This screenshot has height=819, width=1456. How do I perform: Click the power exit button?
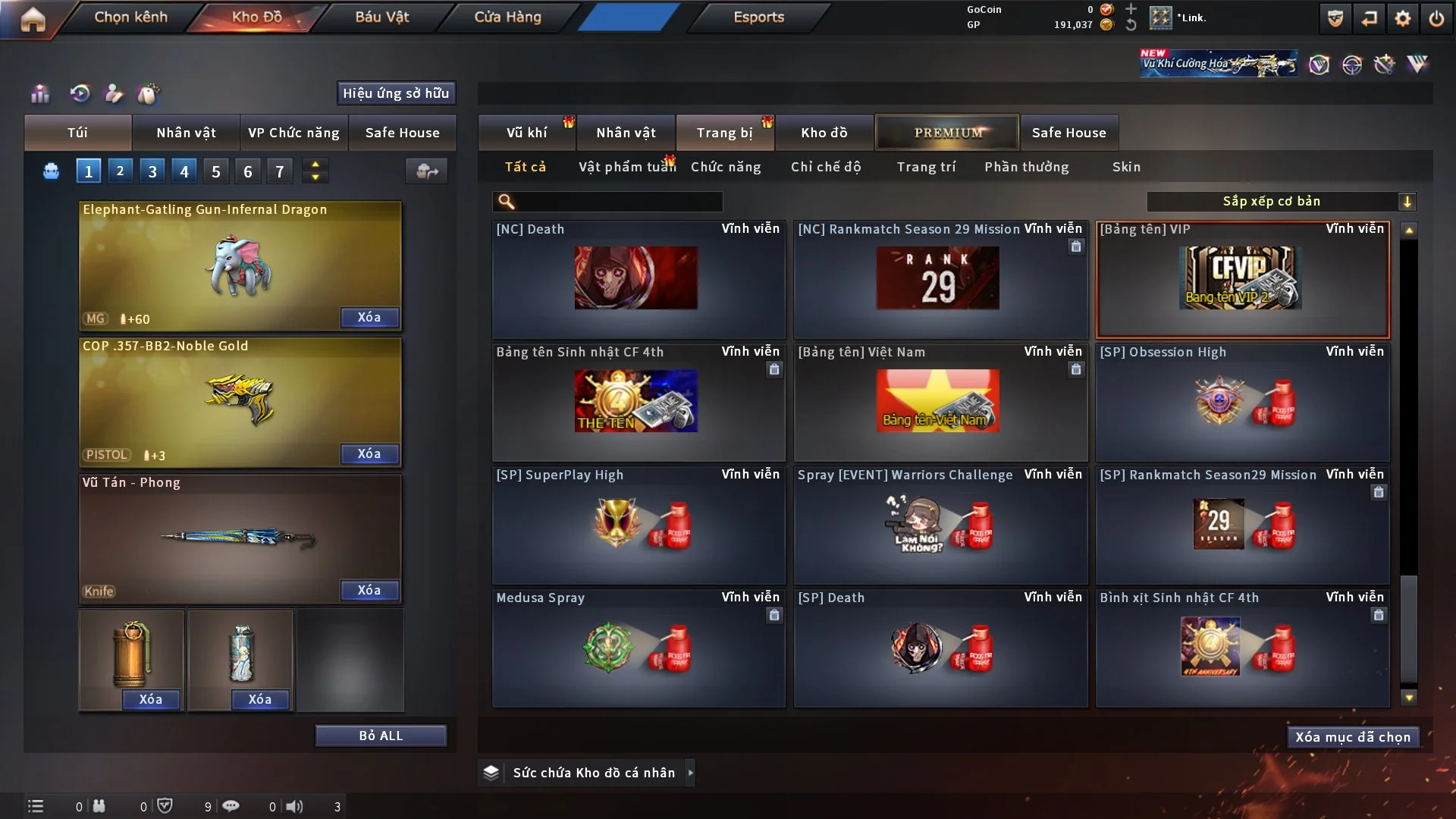(1436, 18)
